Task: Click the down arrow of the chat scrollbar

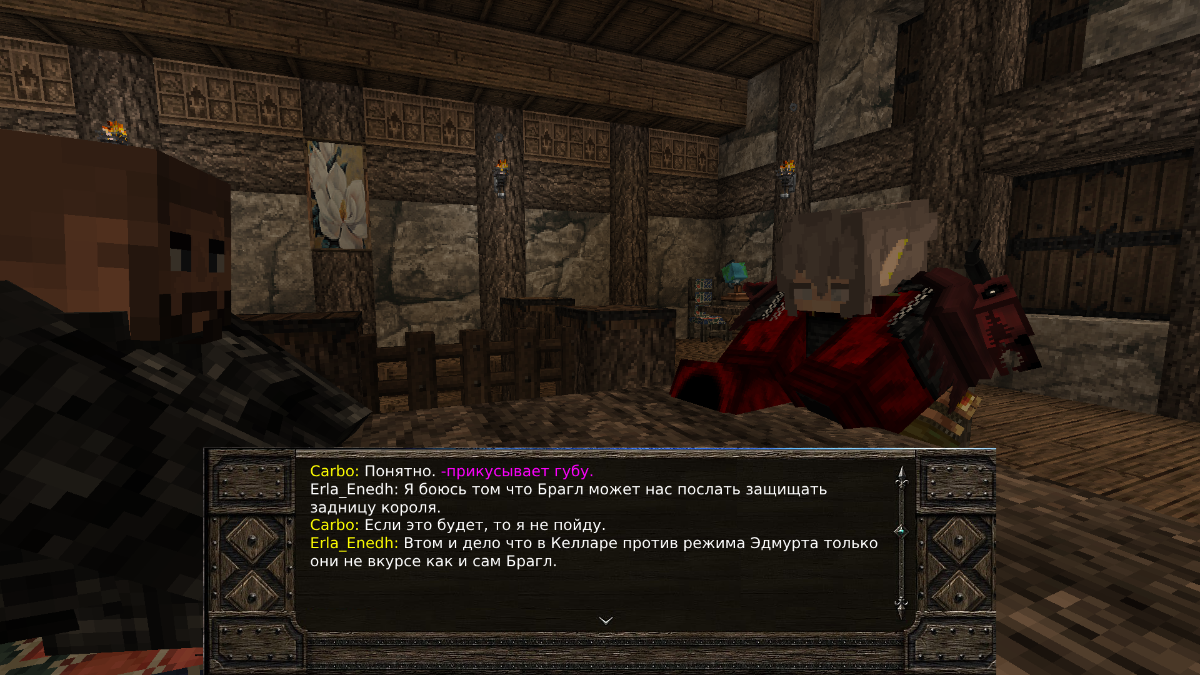Action: click(x=900, y=604)
